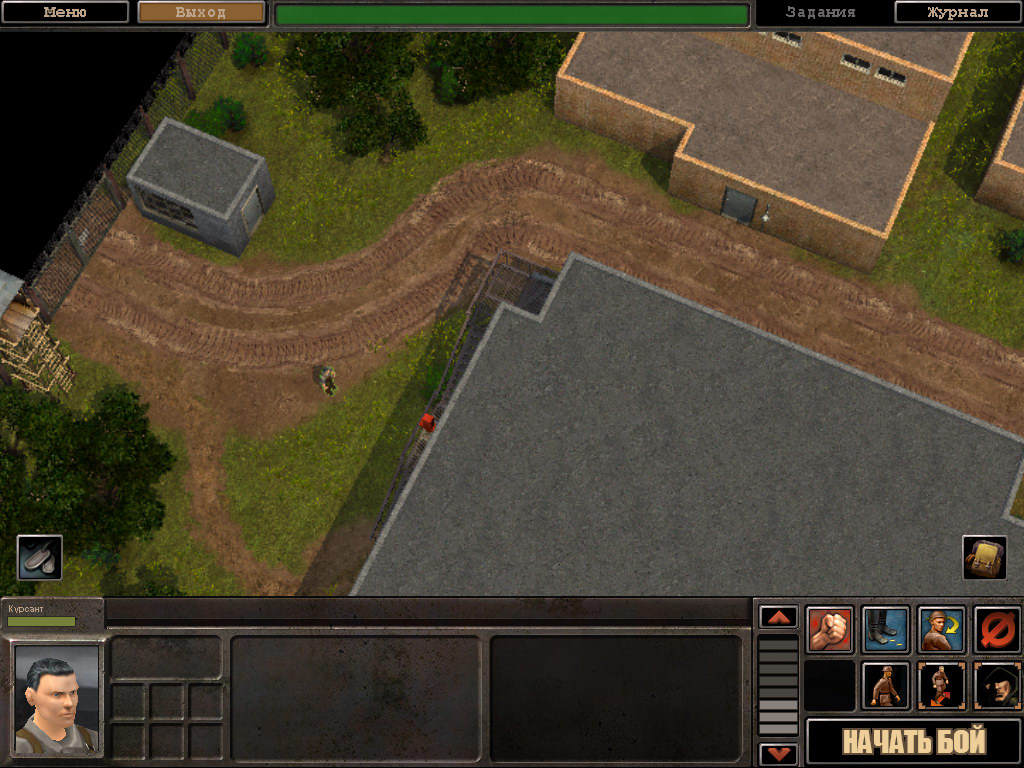Open the backpack inventory icon
Viewport: 1024px width, 768px height.
pos(984,558)
